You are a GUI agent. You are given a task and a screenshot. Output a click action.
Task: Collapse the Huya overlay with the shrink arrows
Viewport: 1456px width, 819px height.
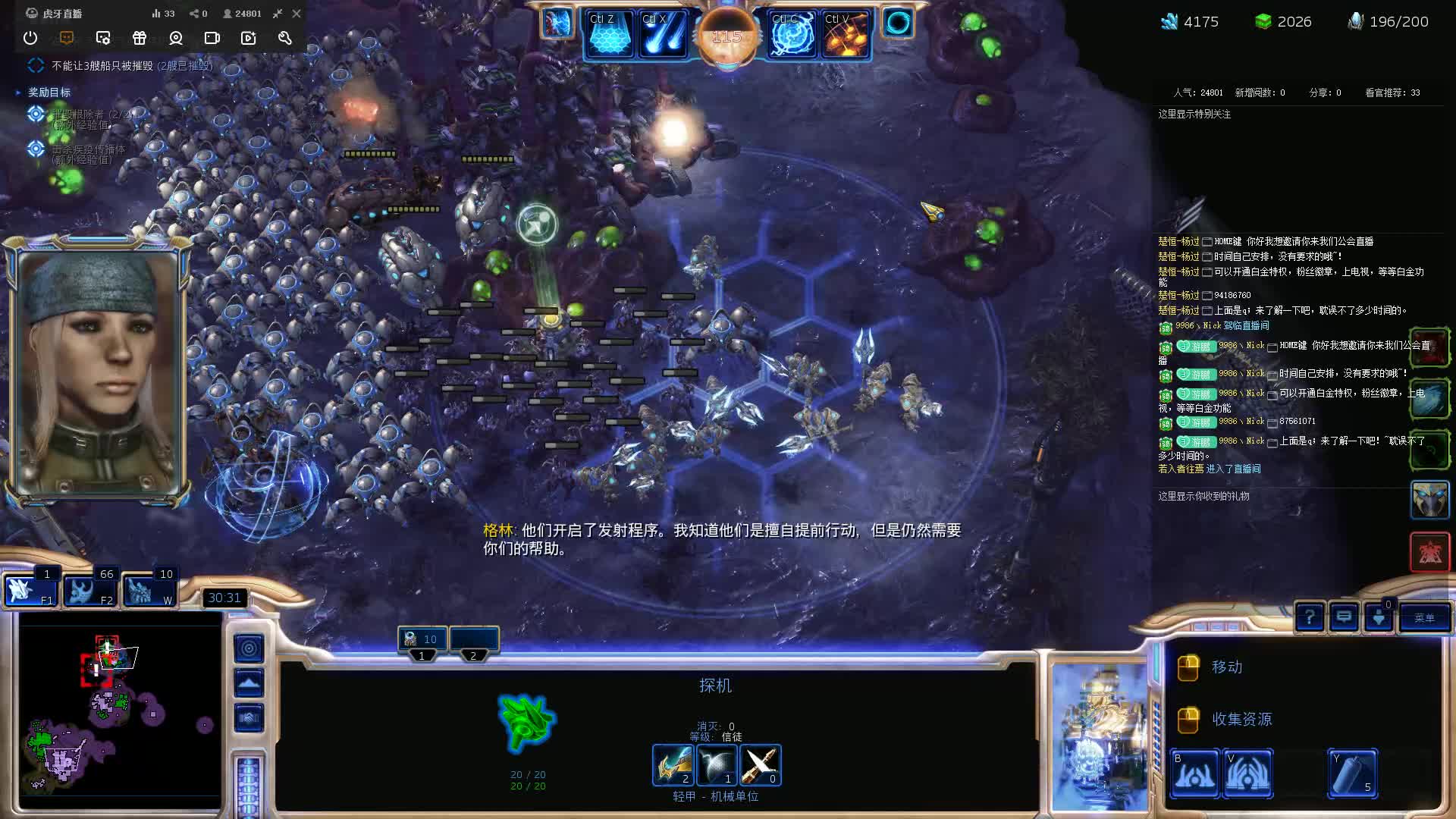tap(278, 13)
